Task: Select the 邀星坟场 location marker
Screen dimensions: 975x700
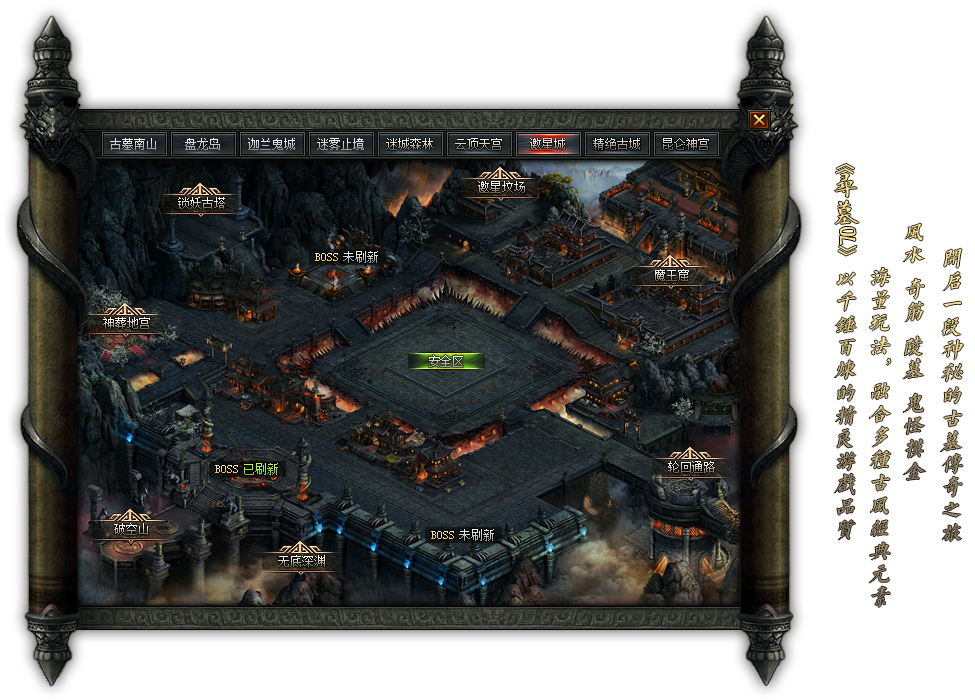Action: pos(501,186)
